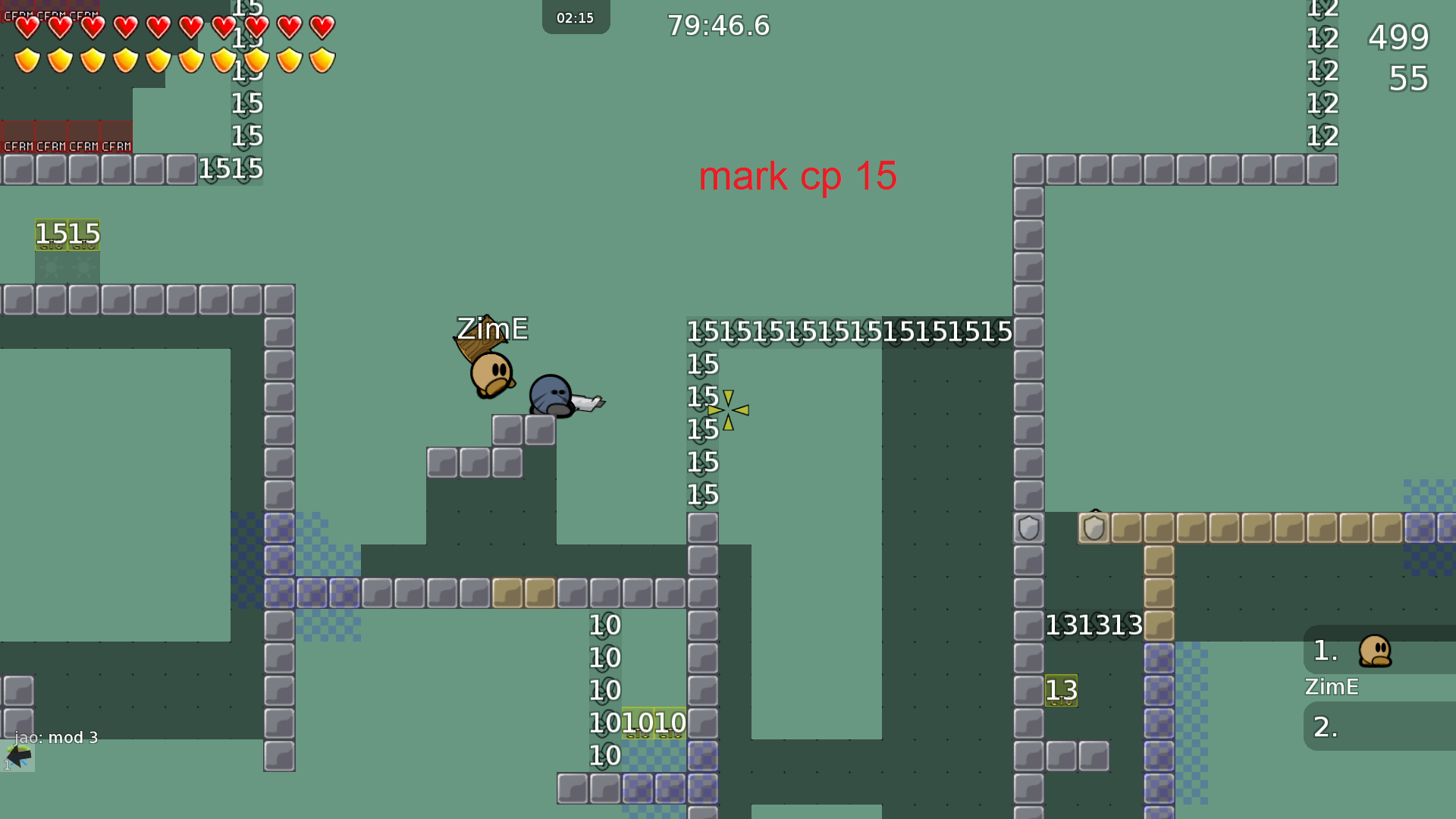Image resolution: width=1456 pixels, height=819 pixels.
Task: Click the spinning yellow star pickup mid-screen
Action: click(728, 409)
